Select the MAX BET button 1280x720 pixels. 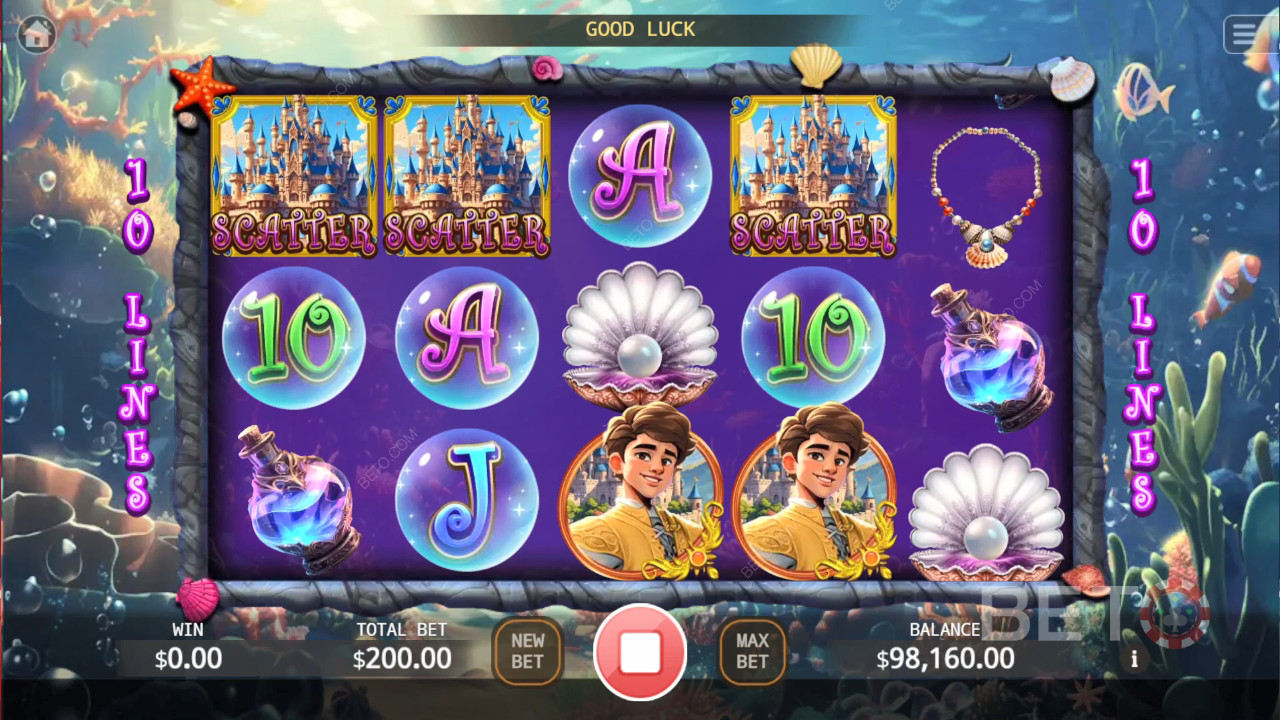point(752,651)
